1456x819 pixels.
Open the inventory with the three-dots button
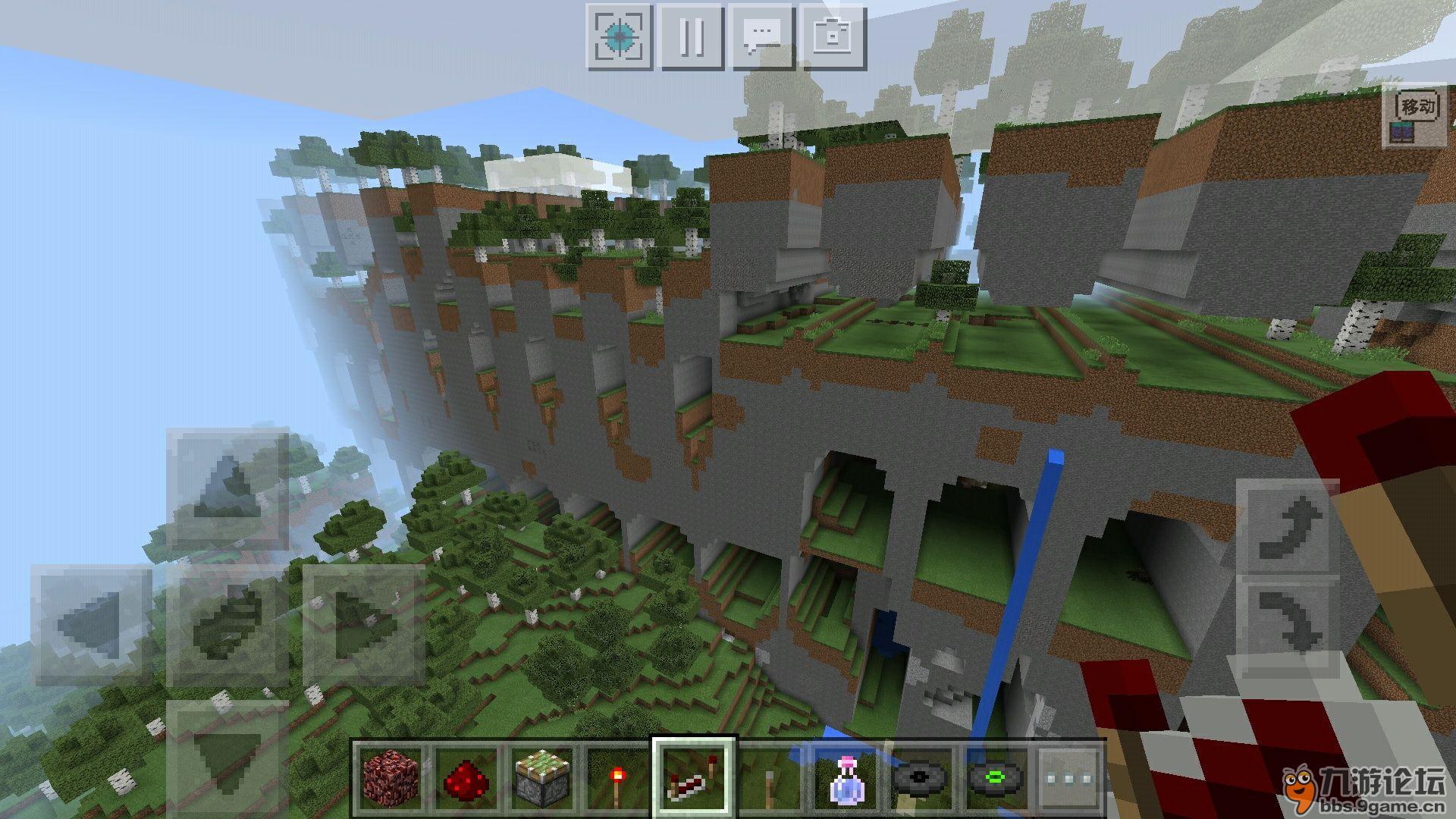click(x=1069, y=777)
